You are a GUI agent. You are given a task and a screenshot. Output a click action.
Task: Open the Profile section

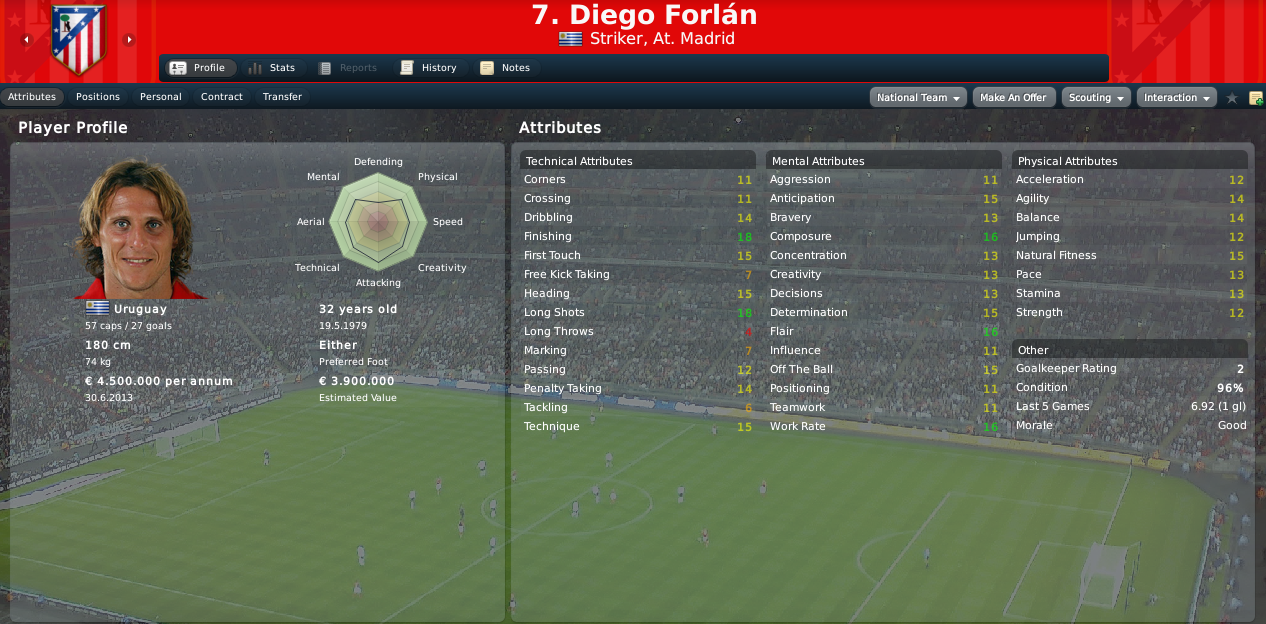(198, 68)
